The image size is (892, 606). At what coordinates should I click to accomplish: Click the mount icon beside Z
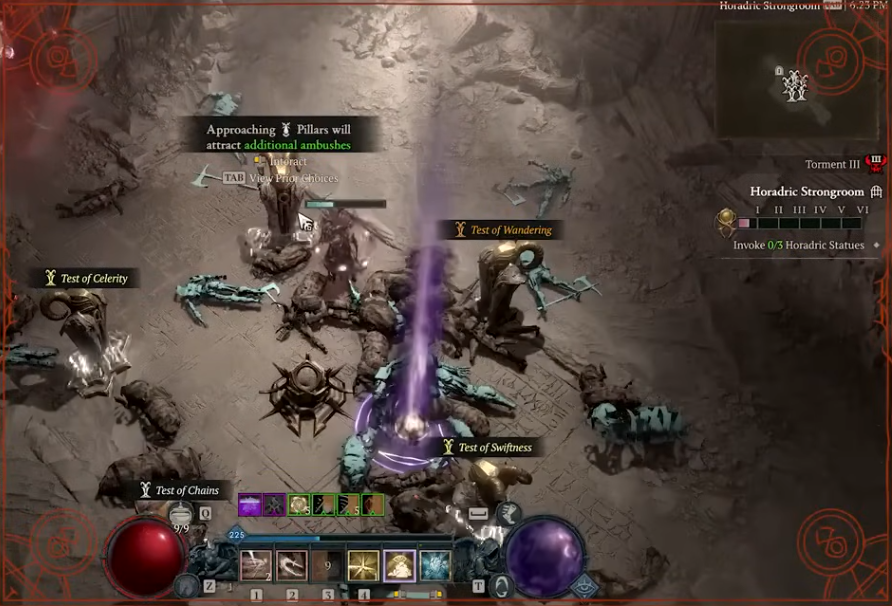click(186, 586)
